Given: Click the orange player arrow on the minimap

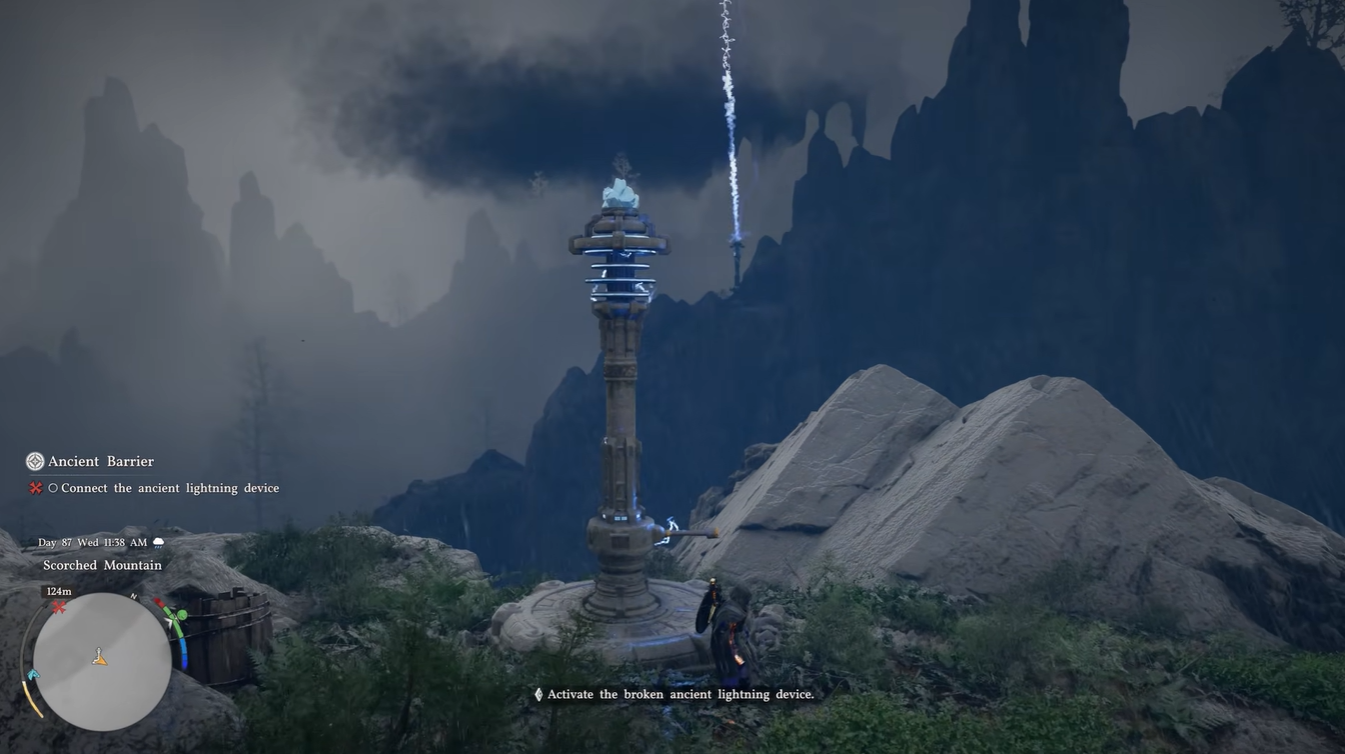Looking at the screenshot, I should pyautogui.click(x=99, y=657).
